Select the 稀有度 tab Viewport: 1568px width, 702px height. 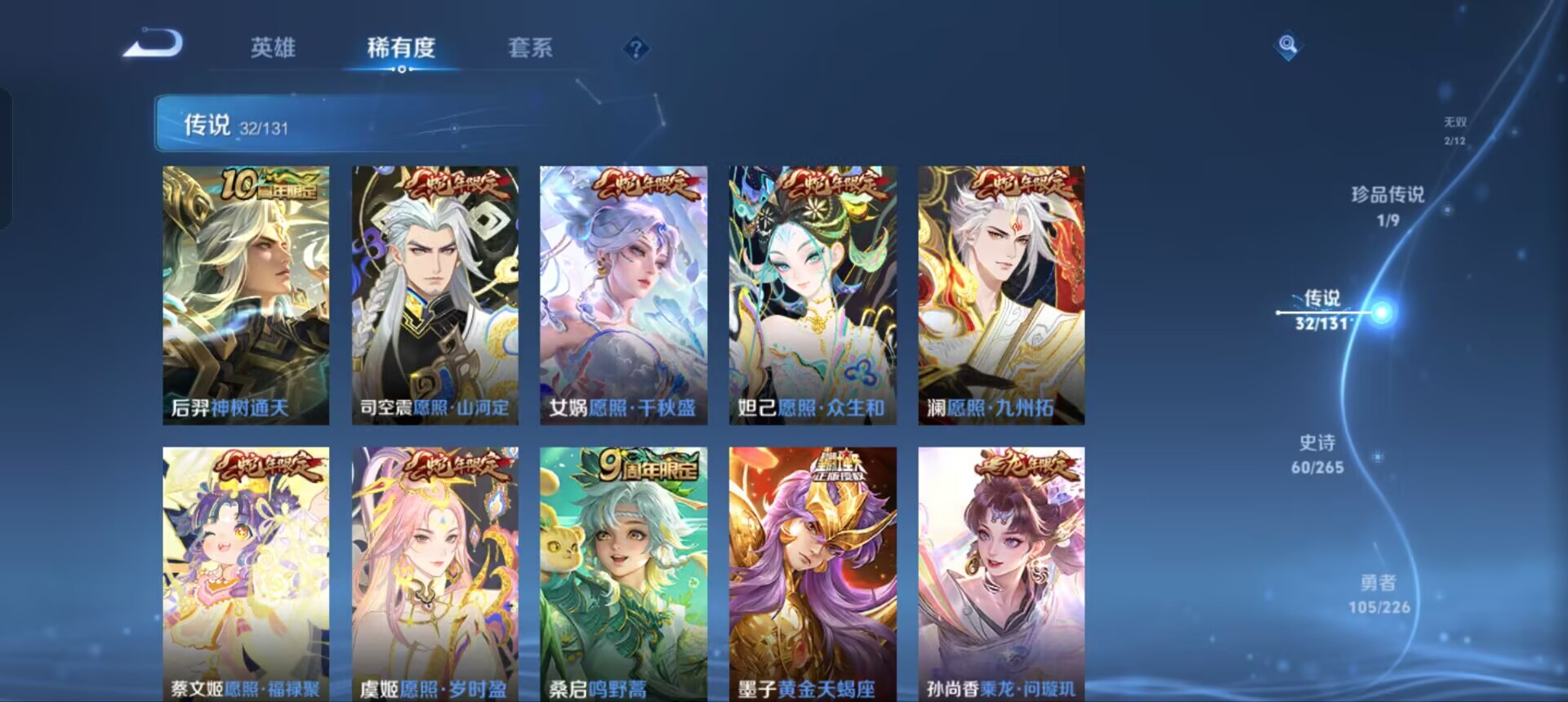coord(399,49)
